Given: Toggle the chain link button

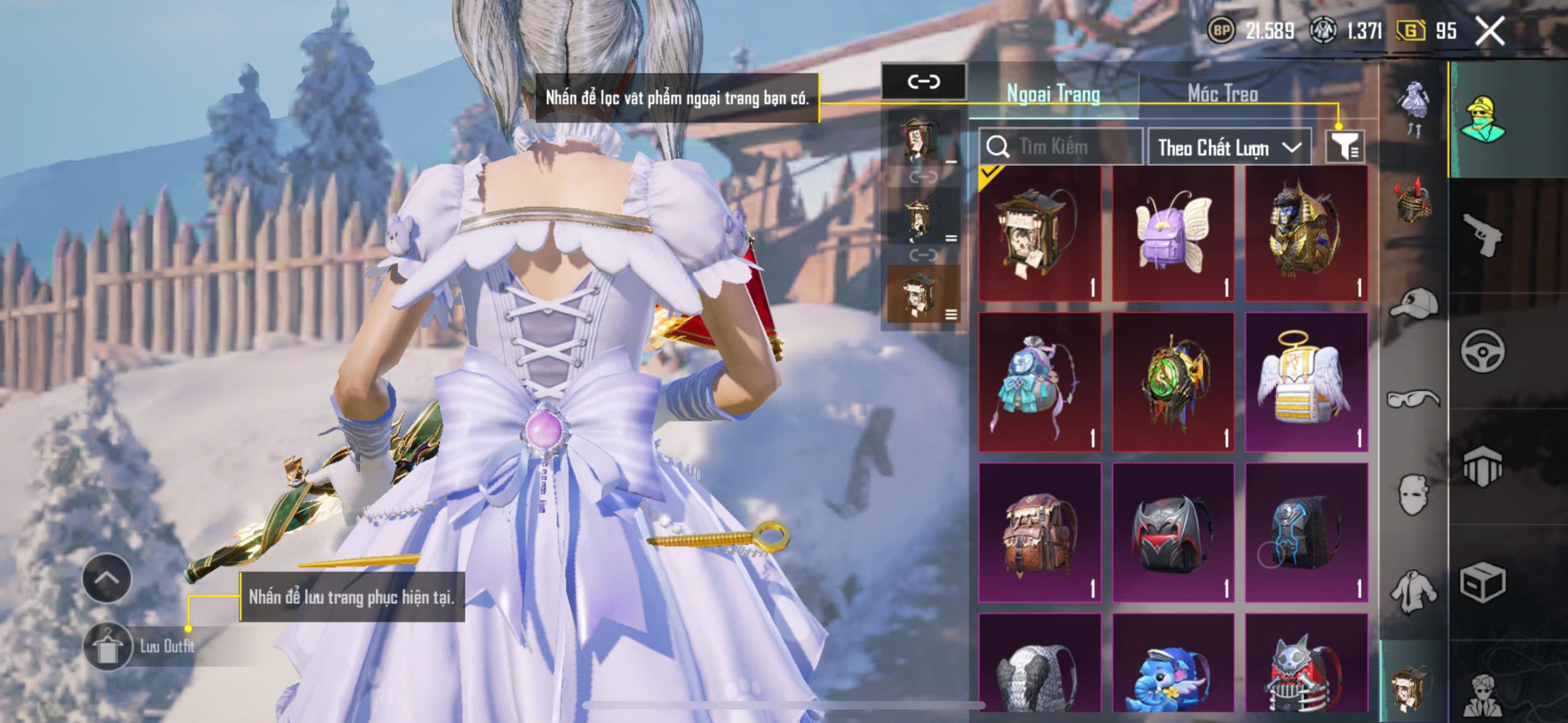Looking at the screenshot, I should pos(923,81).
